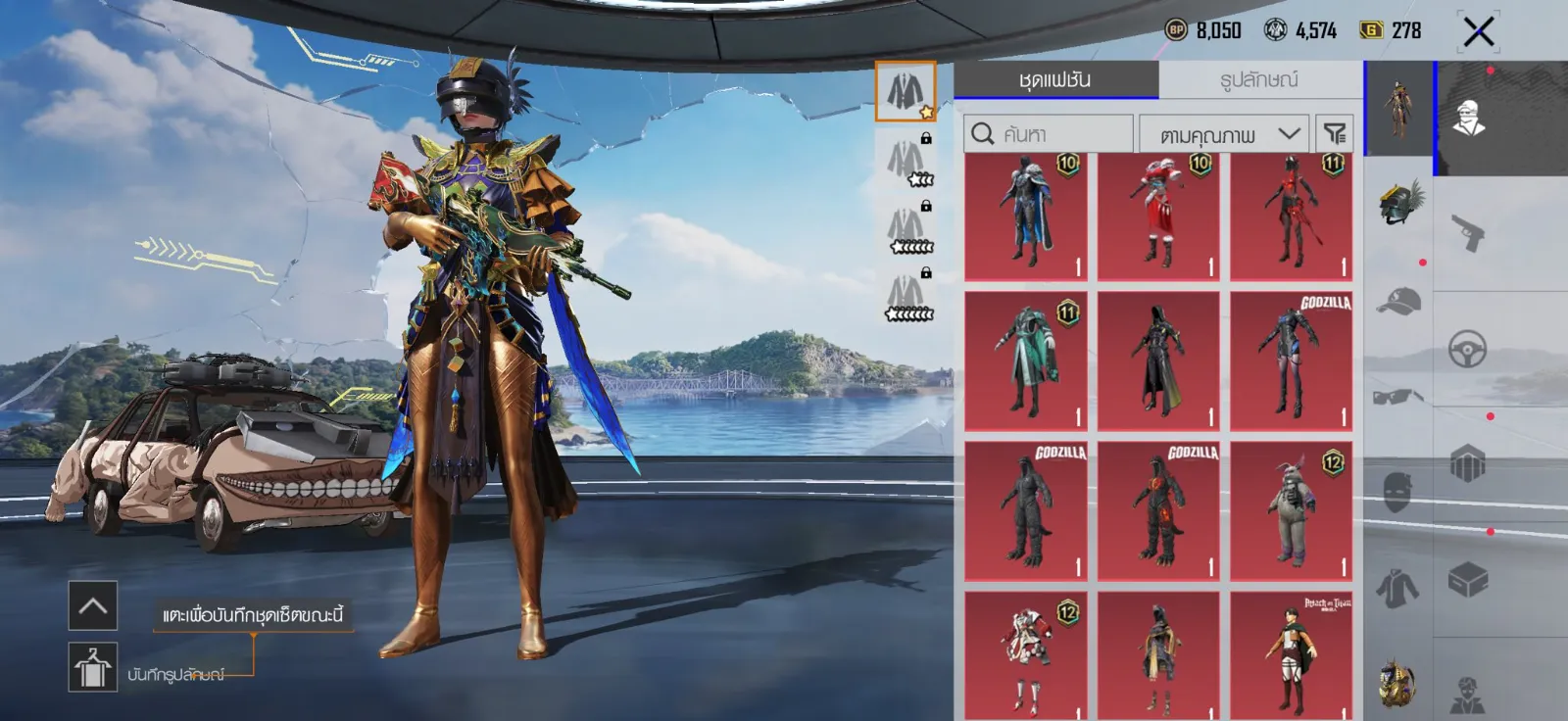This screenshot has height=721, width=1568.
Task: Open the steering wheel vehicle category
Action: (x=1467, y=349)
